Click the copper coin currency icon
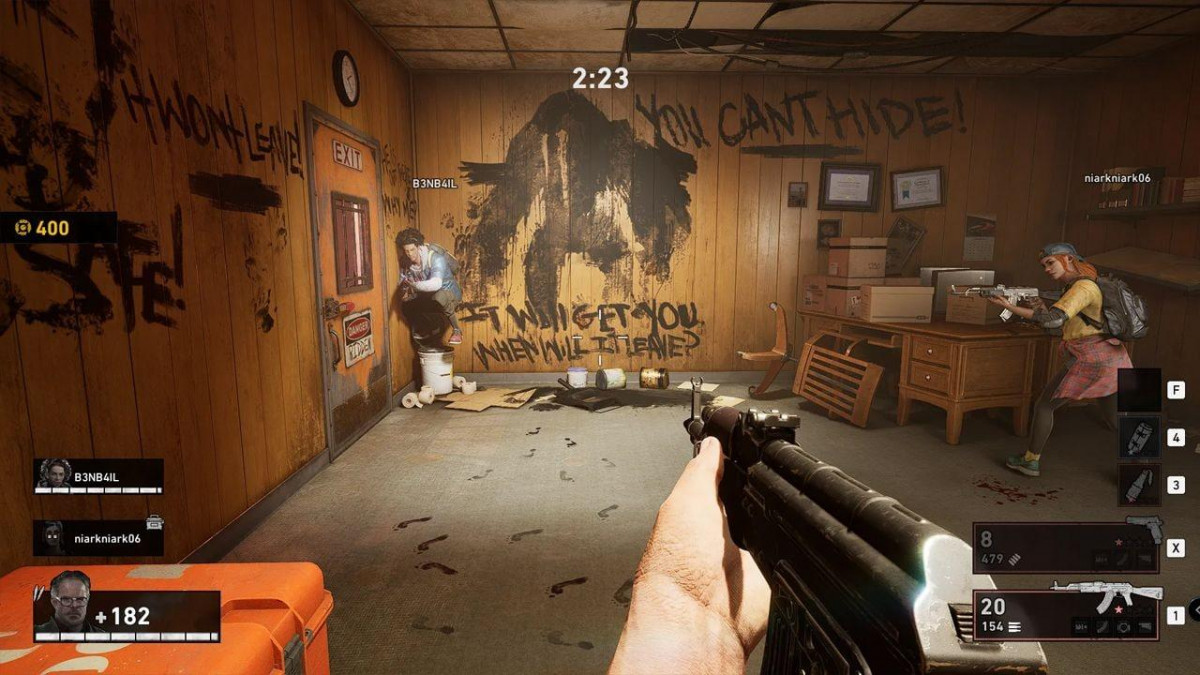The width and height of the screenshot is (1200, 675). point(22,228)
